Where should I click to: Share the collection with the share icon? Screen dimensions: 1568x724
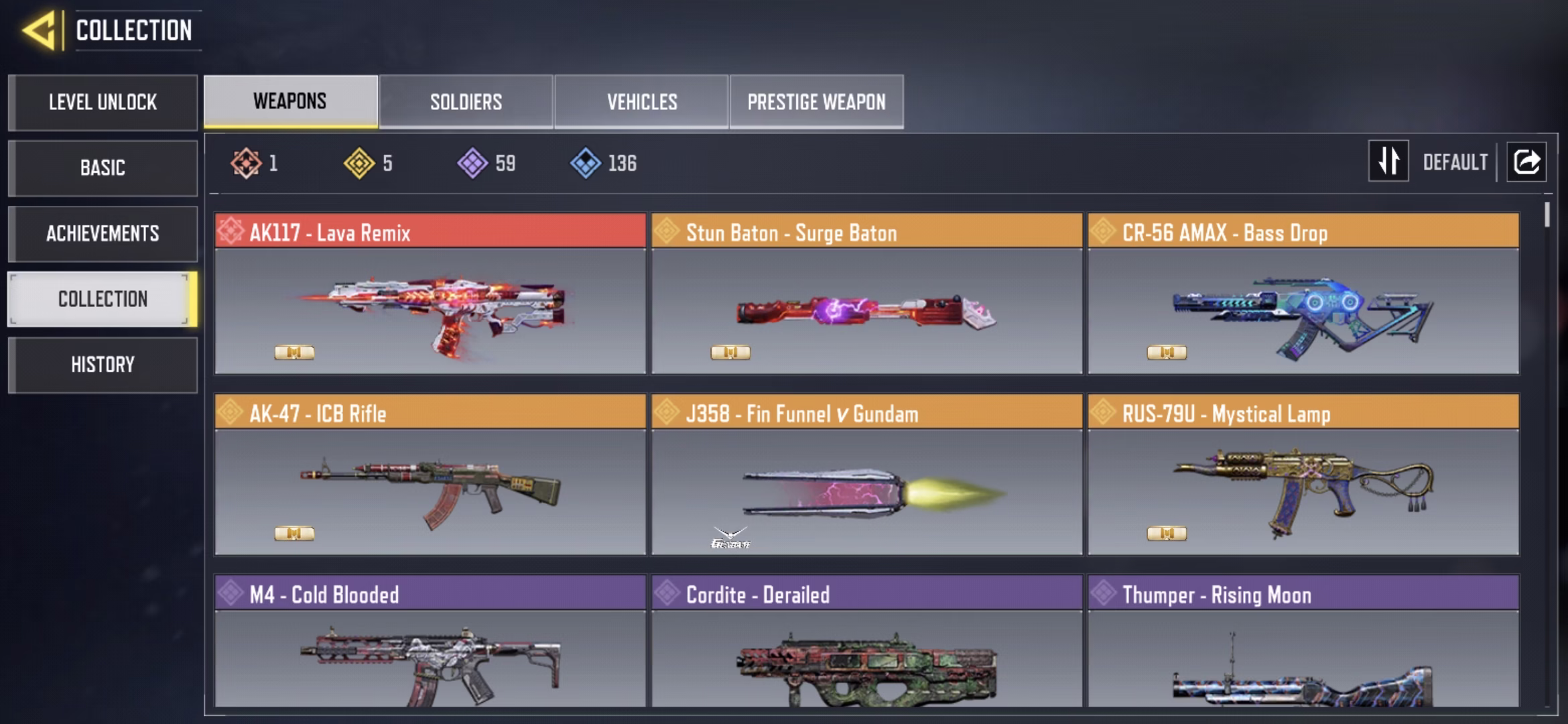point(1526,162)
